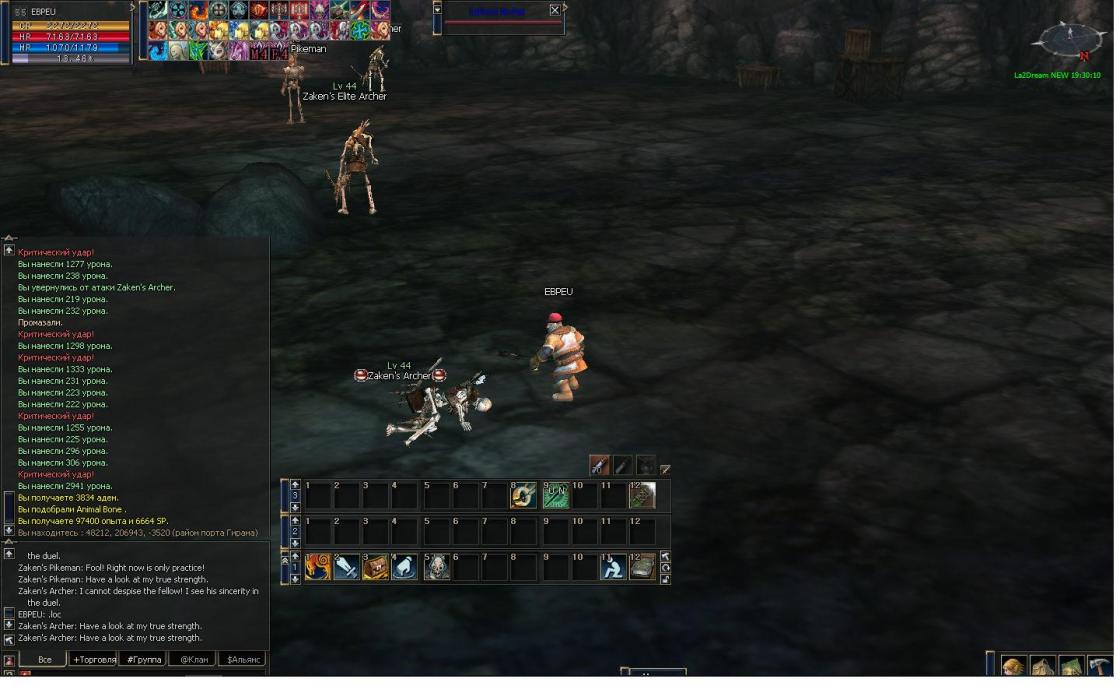Use the sword attack skill in slot 2

pyautogui.click(x=347, y=567)
